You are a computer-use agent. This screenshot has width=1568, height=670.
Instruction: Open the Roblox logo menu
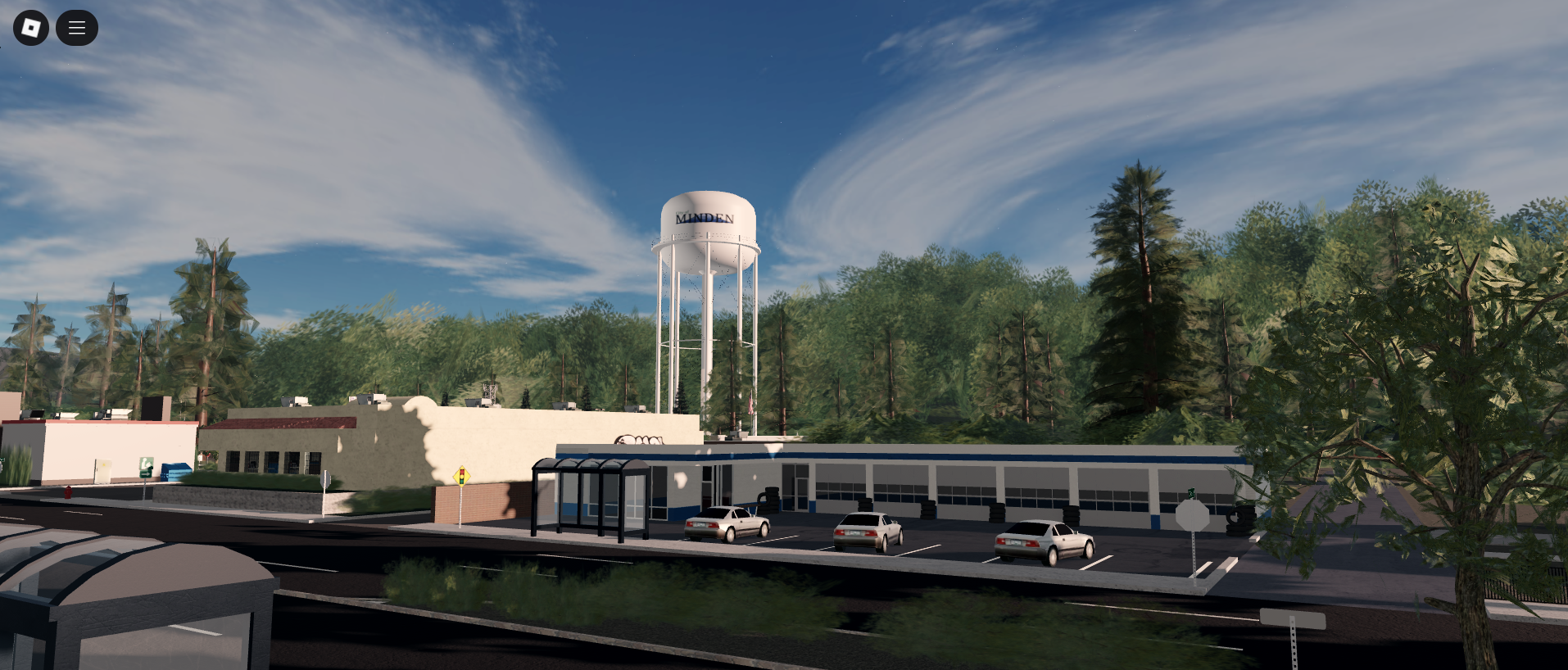point(31,28)
